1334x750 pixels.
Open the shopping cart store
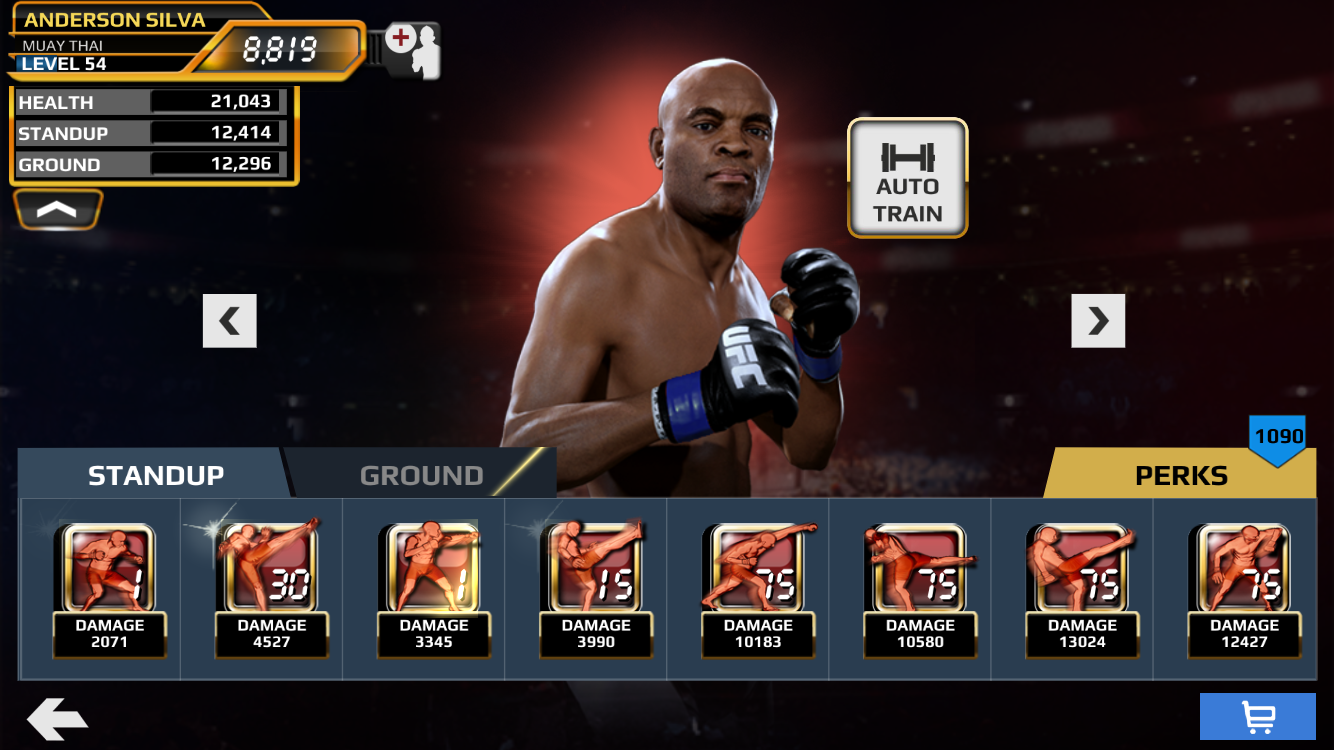point(1257,716)
